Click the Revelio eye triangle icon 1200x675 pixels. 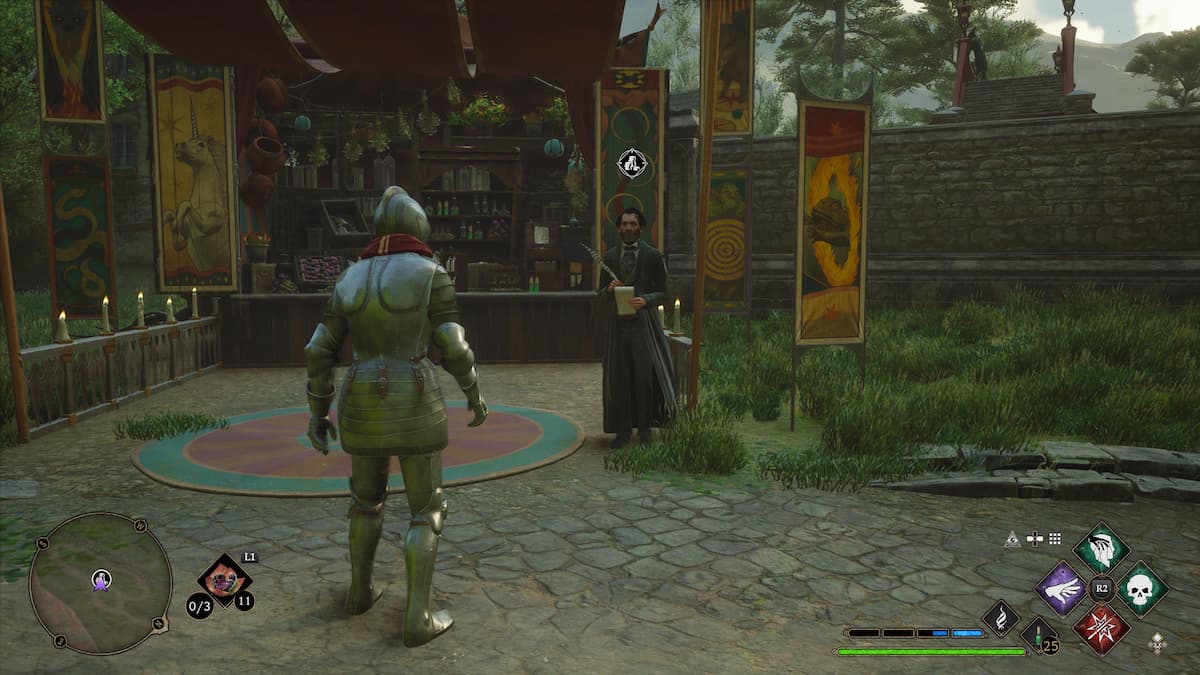(x=1013, y=538)
